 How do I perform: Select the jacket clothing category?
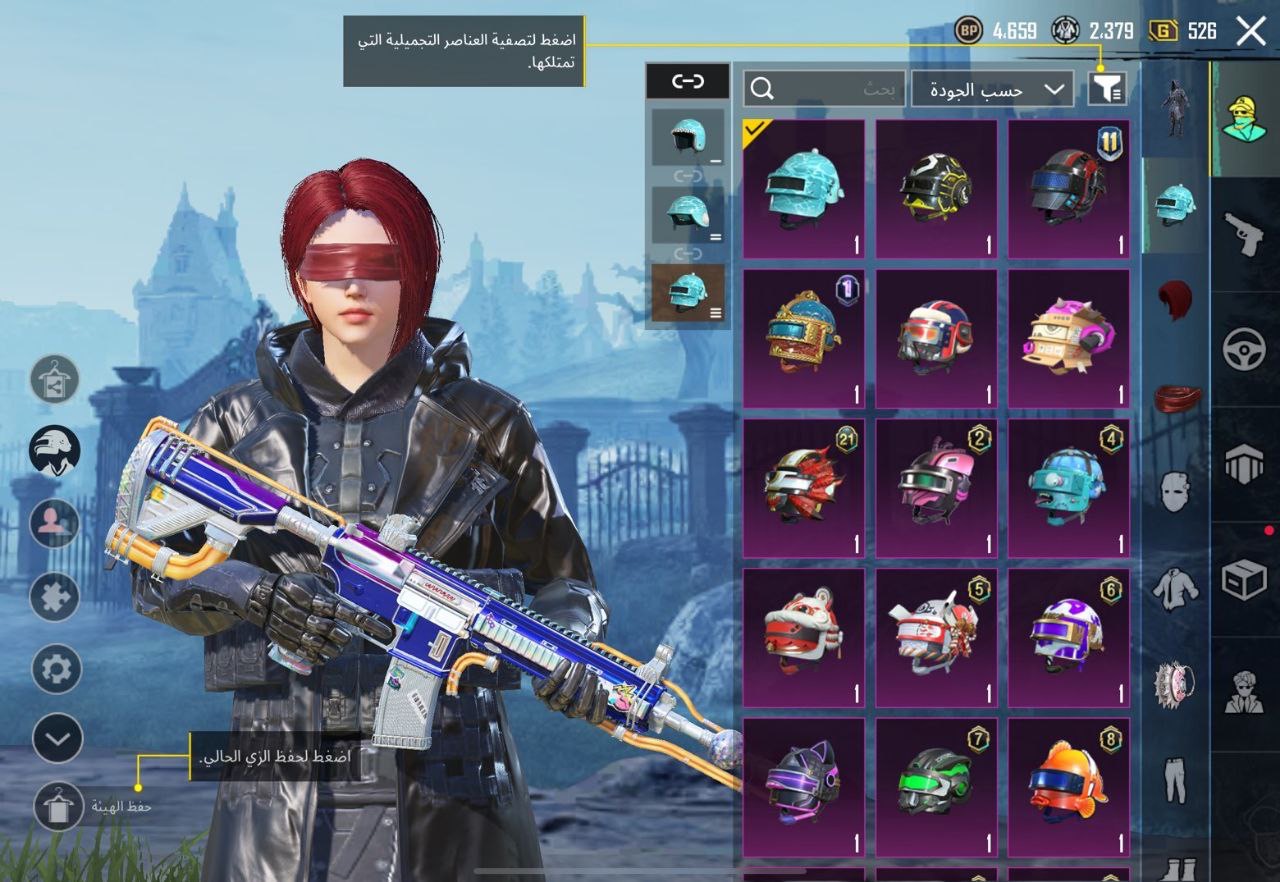[1176, 589]
